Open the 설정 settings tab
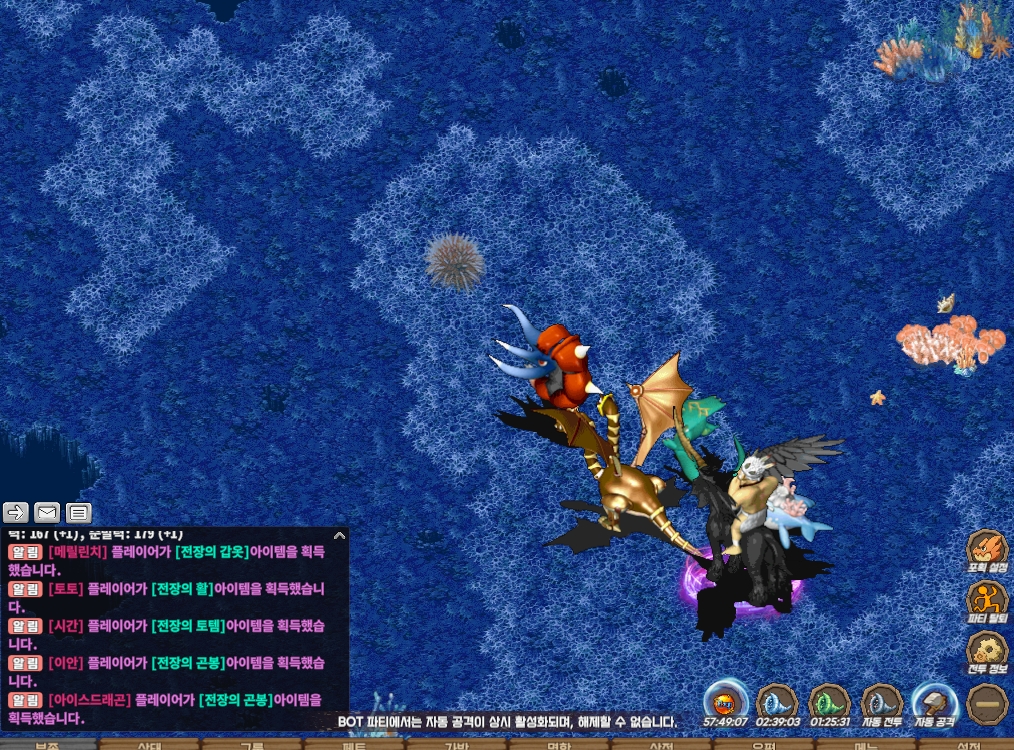Screen dimensions: 1014x750 pos(967,745)
